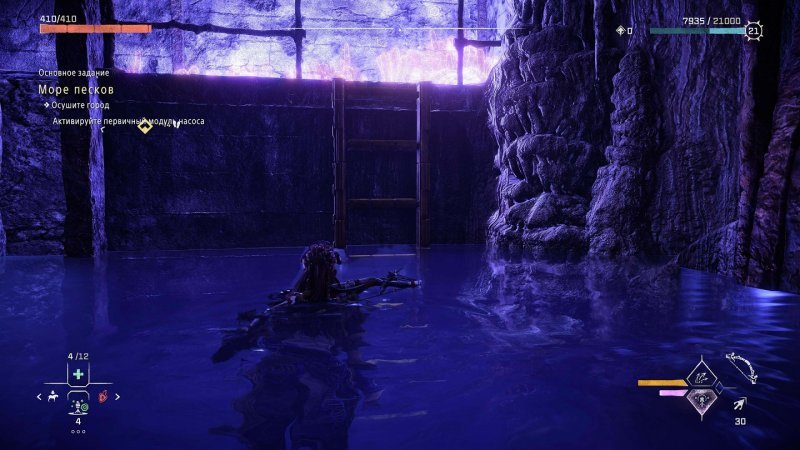Choose the red potion tool icon
Screen dimensions: 800x450
pos(103,397)
